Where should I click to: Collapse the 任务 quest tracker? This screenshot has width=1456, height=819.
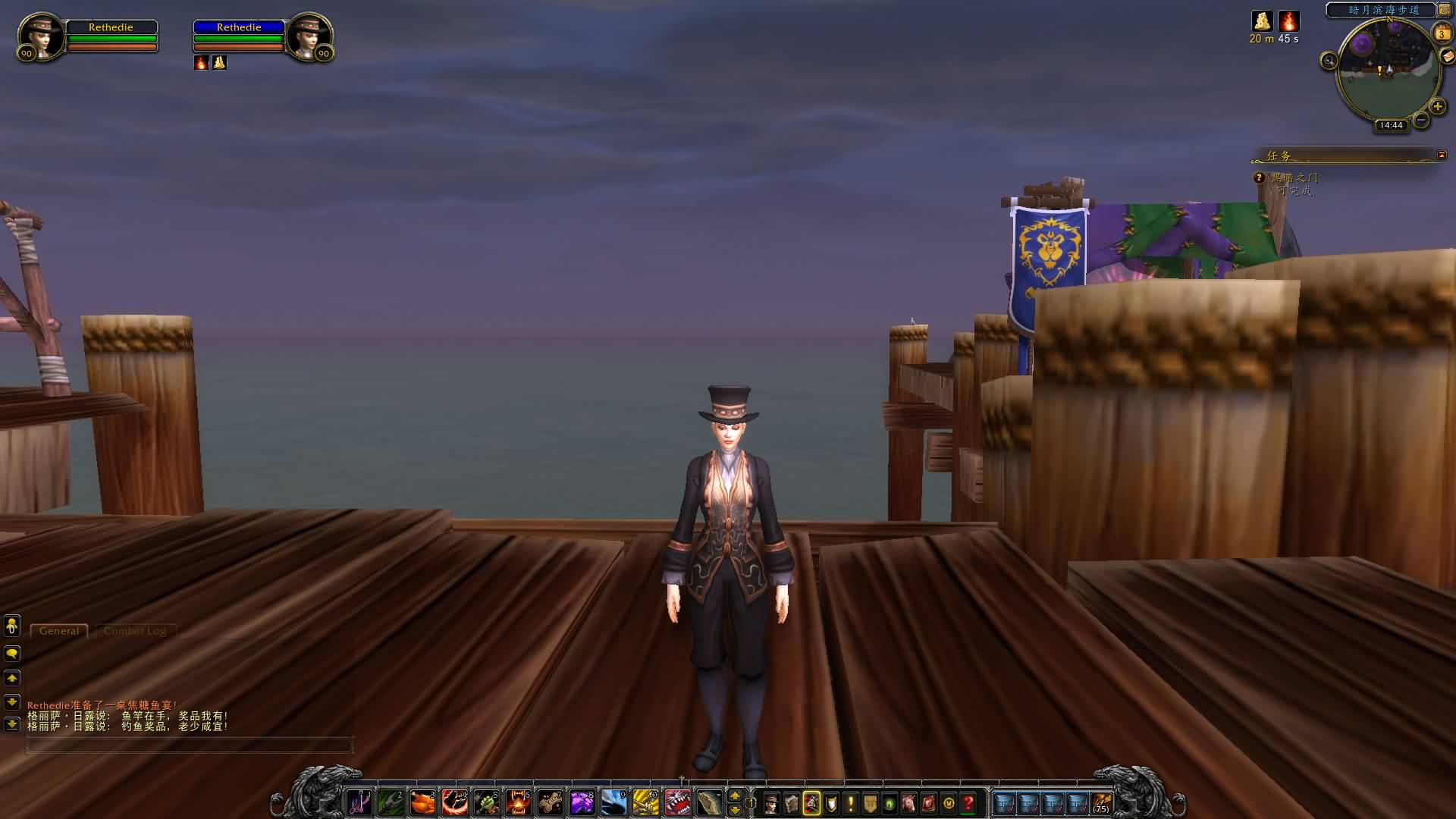[x=1442, y=155]
